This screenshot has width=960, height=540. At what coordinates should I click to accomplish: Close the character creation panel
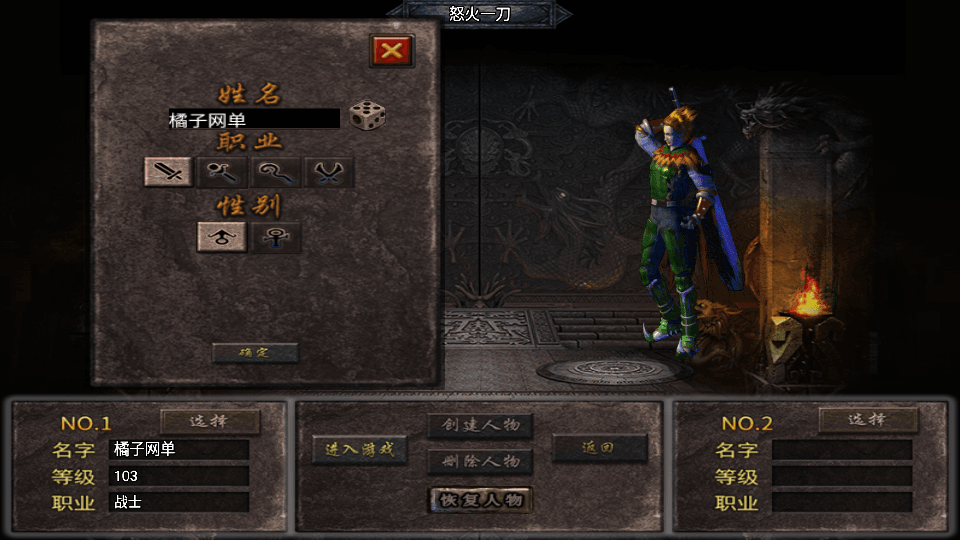(392, 51)
